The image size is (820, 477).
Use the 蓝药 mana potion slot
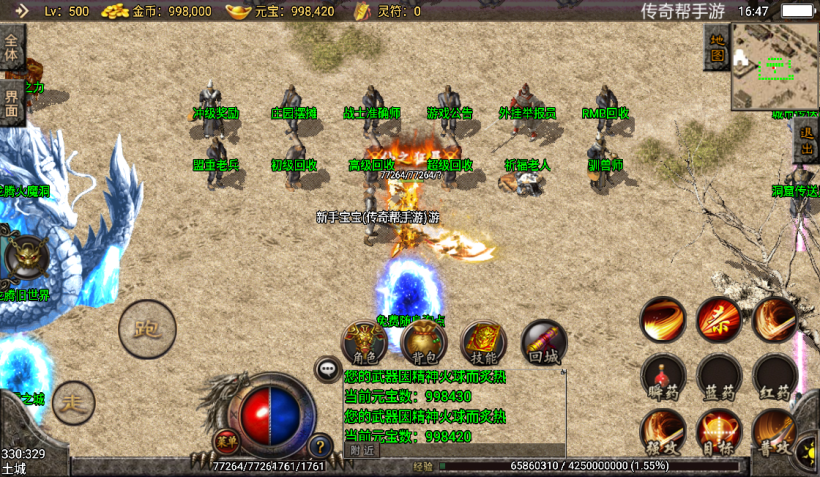pos(719,375)
